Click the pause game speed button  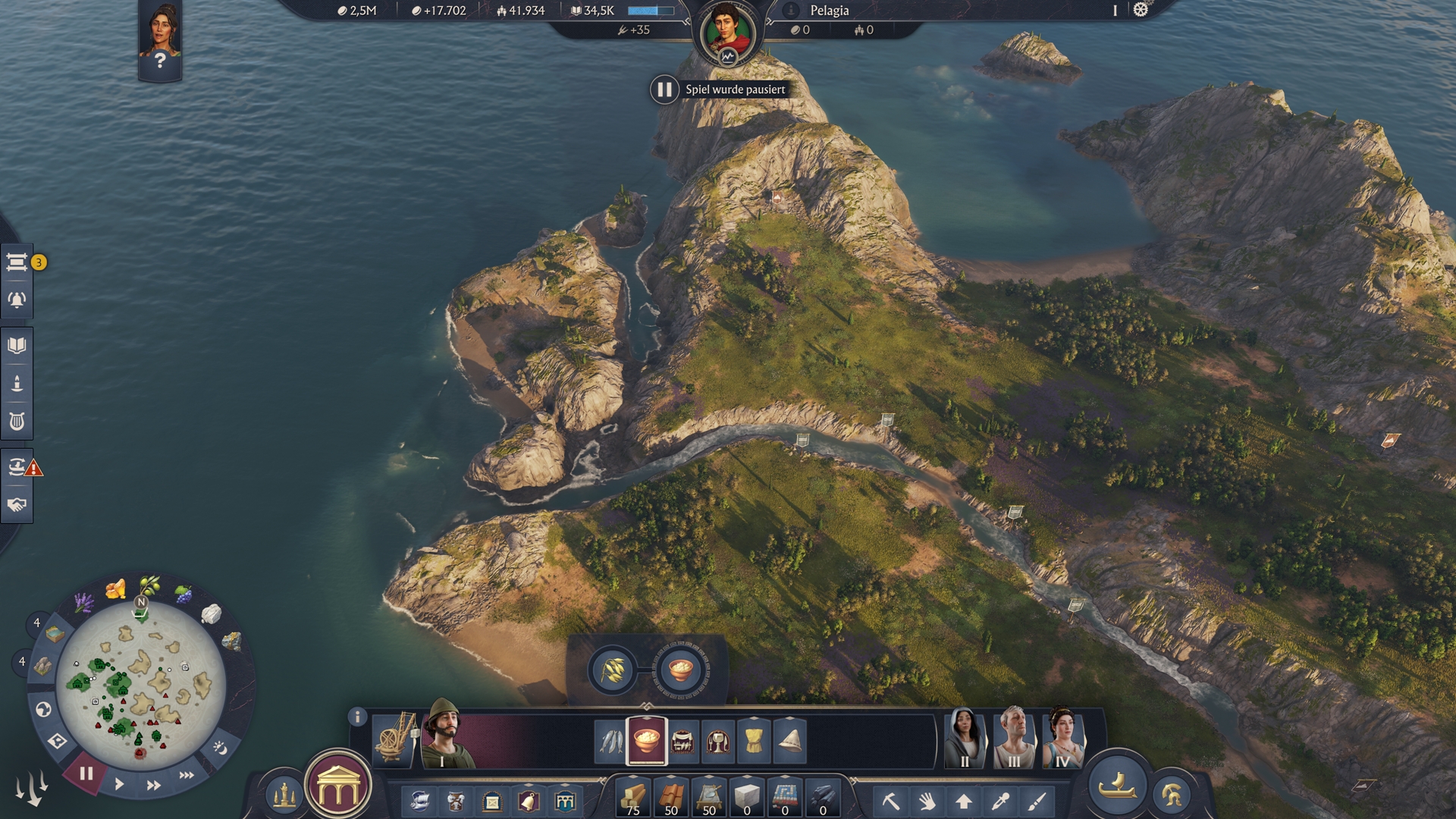(x=86, y=774)
